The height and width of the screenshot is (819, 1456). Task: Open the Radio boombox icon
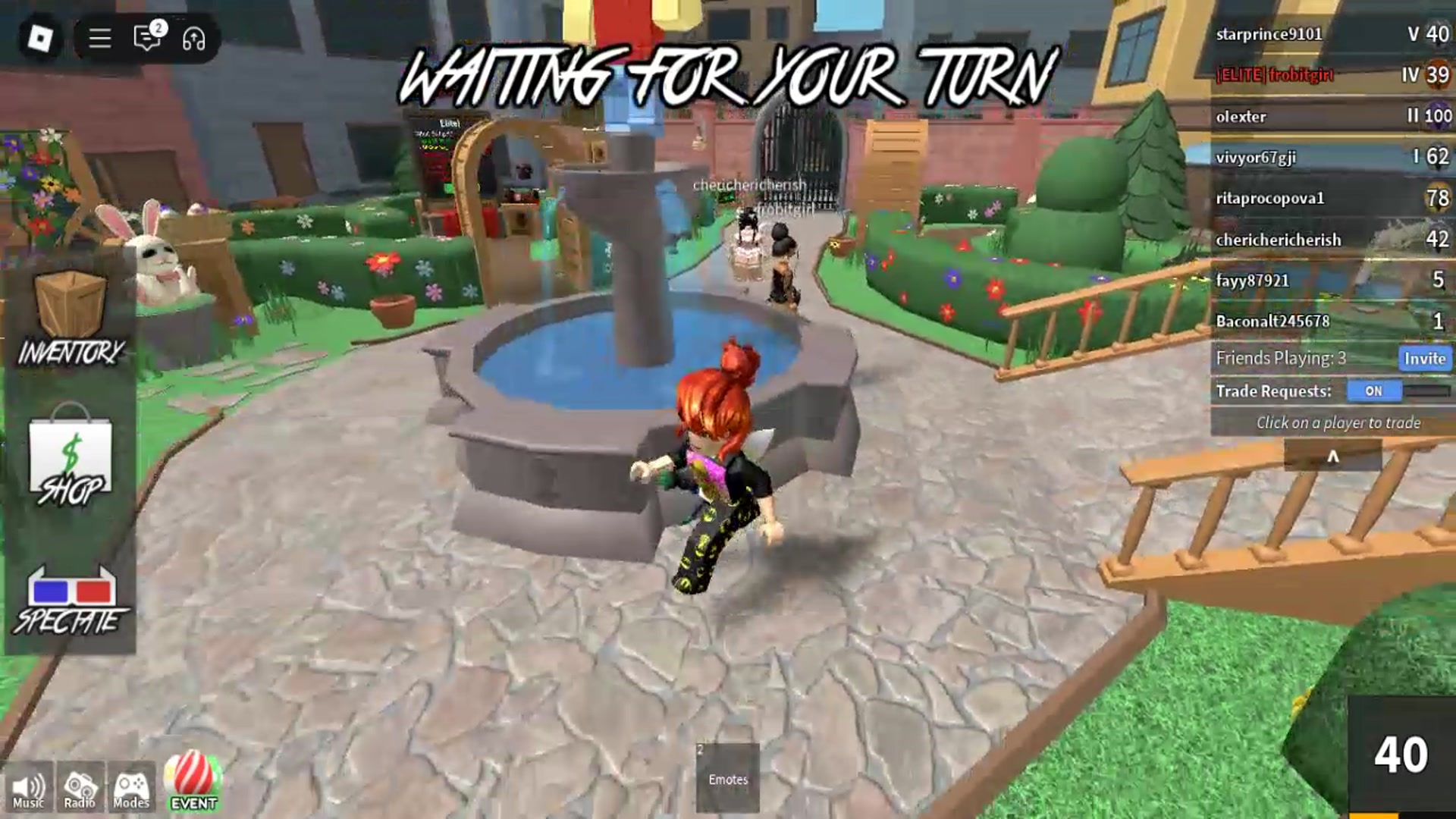78,786
